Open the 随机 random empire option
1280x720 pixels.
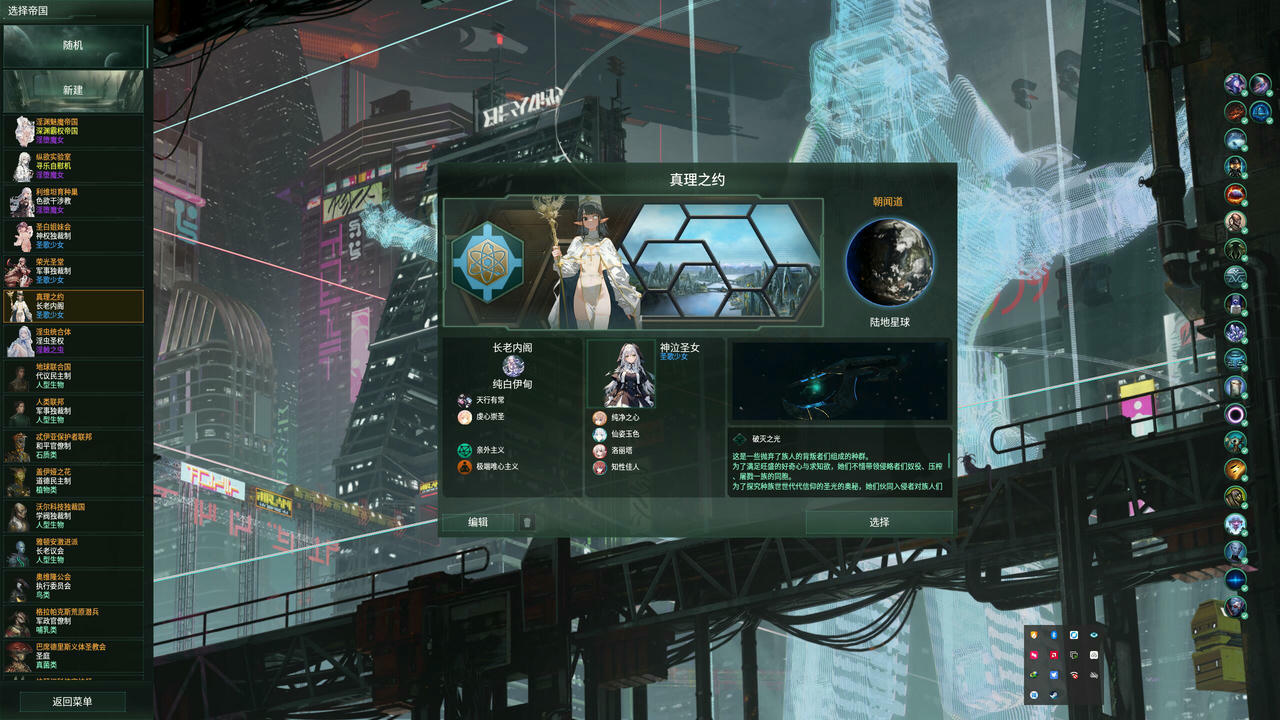click(x=75, y=45)
